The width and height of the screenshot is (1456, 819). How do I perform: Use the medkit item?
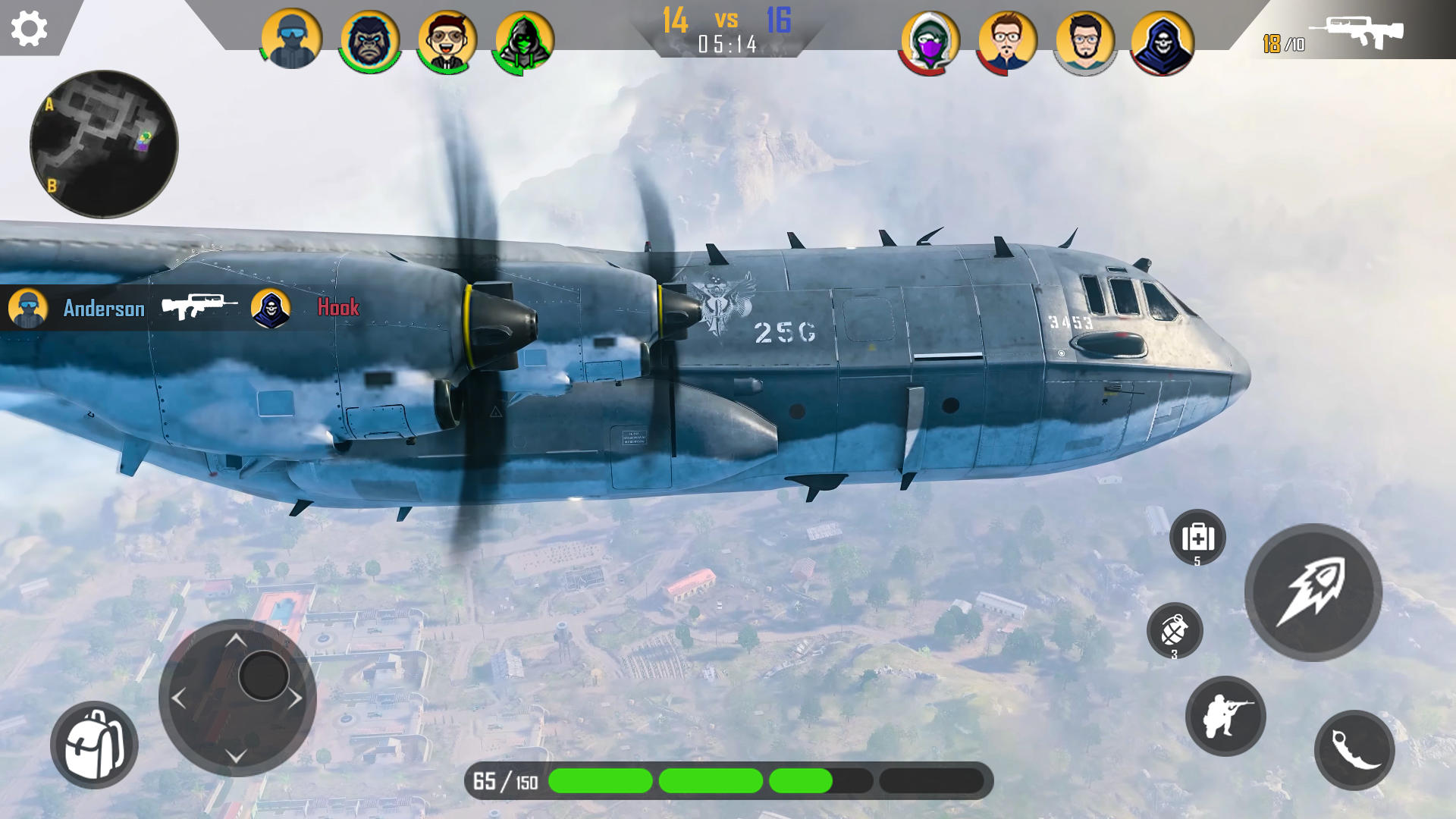1197,537
